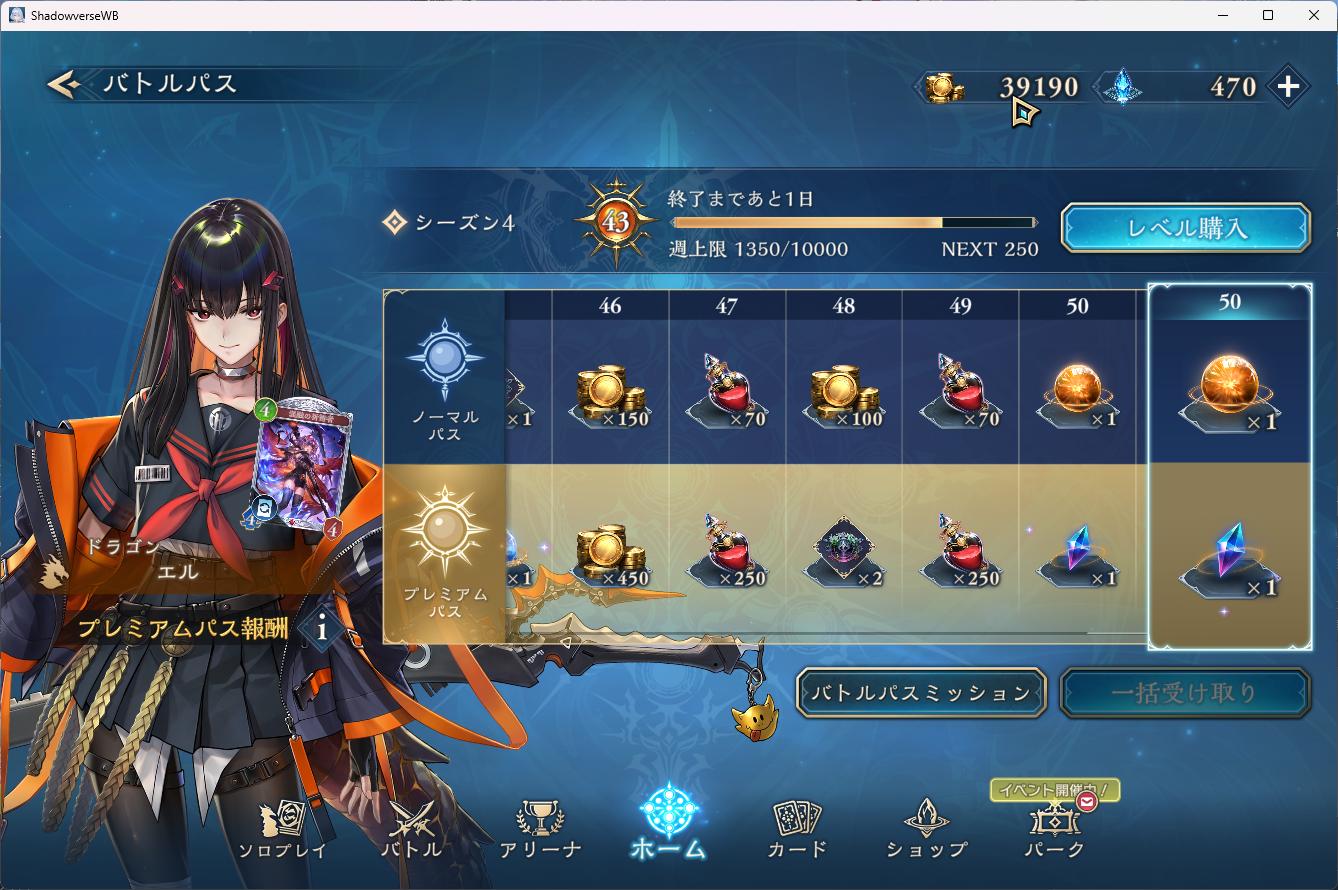Show プレミアムパス報酬 info icon
Viewport: 1338px width, 890px height.
[321, 628]
